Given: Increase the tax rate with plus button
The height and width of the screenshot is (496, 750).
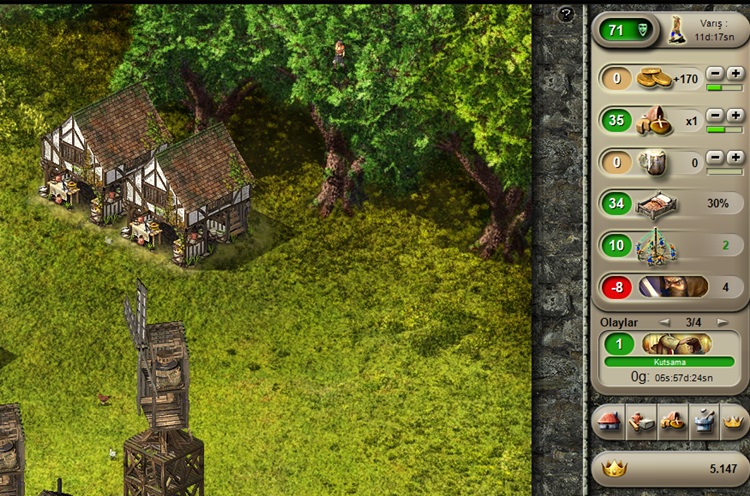Looking at the screenshot, I should [735, 73].
